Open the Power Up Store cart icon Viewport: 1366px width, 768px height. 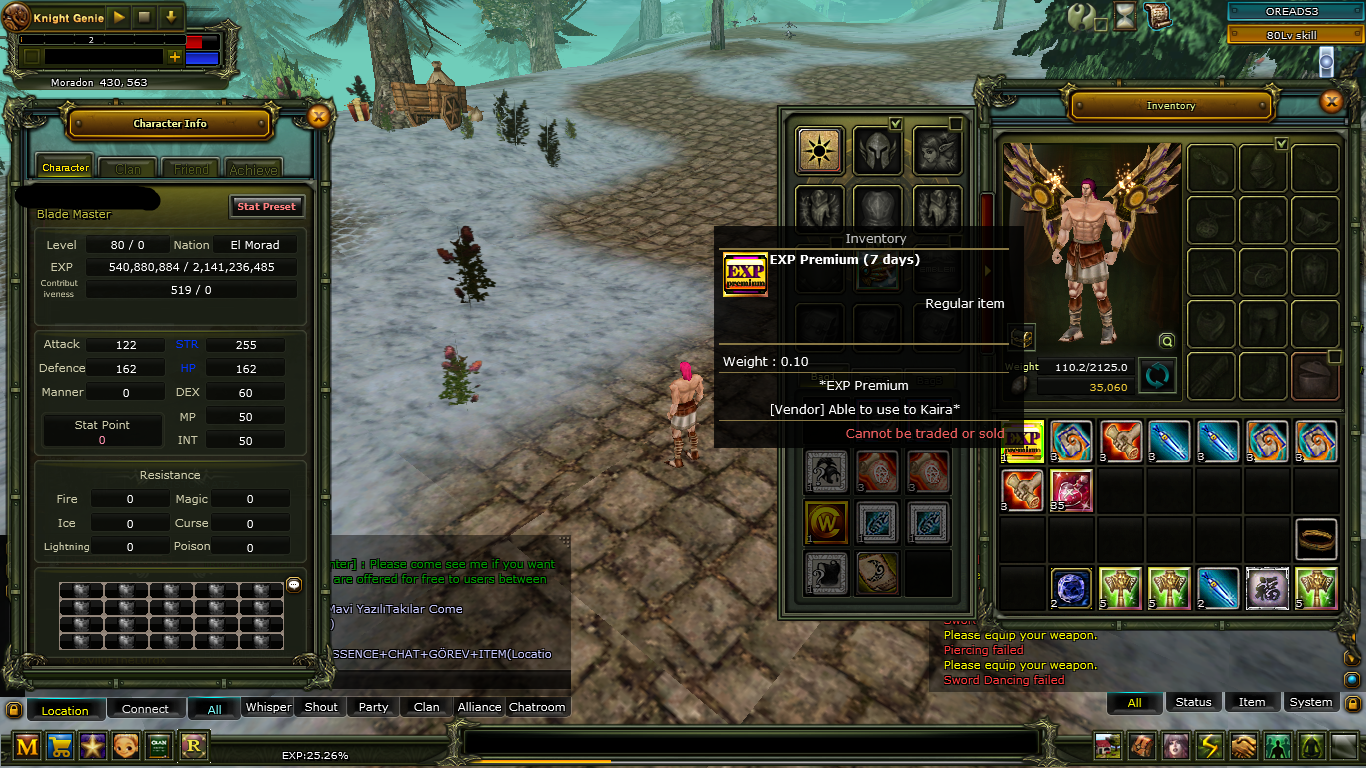(x=60, y=746)
